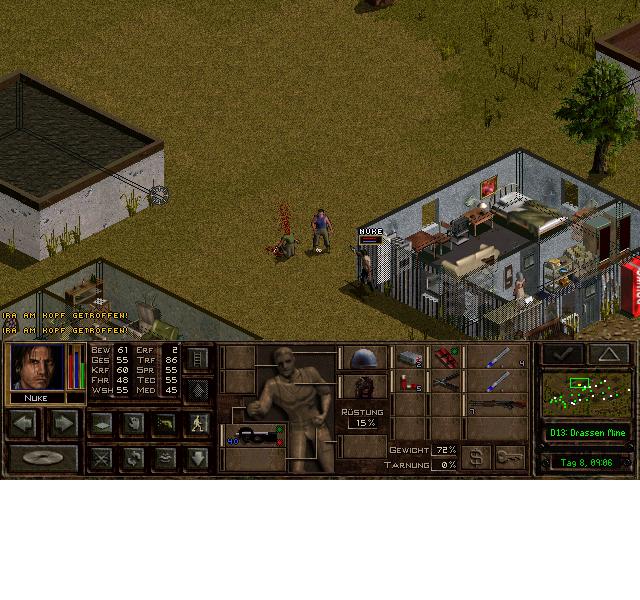This screenshot has height=600, width=640.
Task: Activate the burst fire gun button
Action: [x=165, y=424]
